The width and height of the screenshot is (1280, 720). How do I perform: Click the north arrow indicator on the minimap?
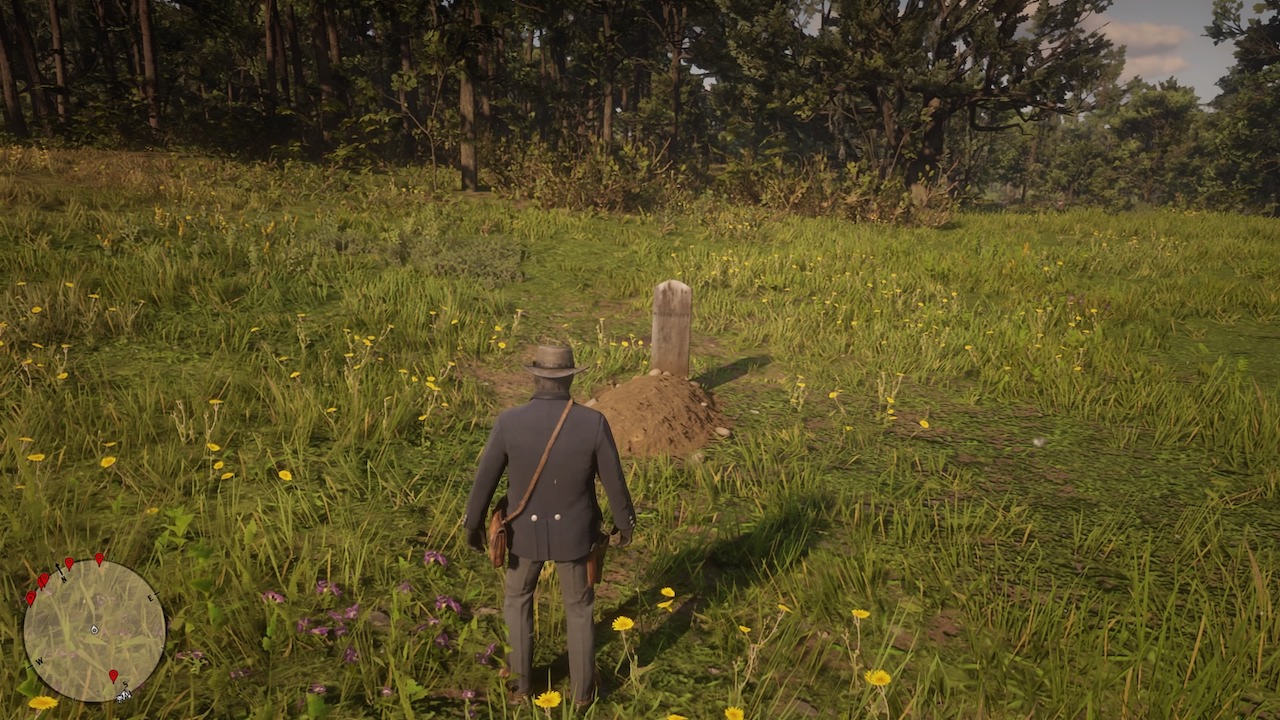59,569
